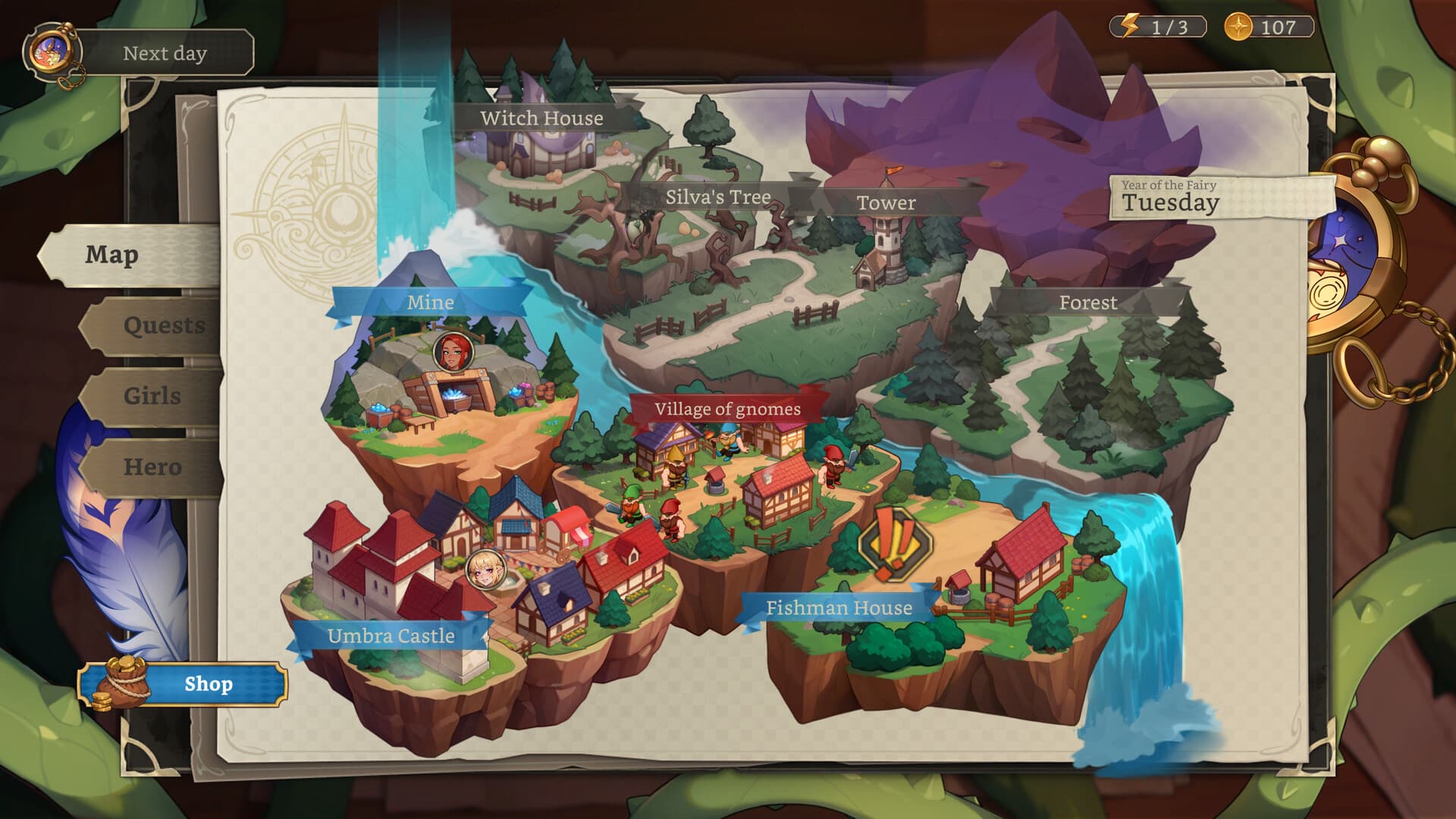Travel to the Forest location
The image size is (1456, 819).
coord(1087,303)
